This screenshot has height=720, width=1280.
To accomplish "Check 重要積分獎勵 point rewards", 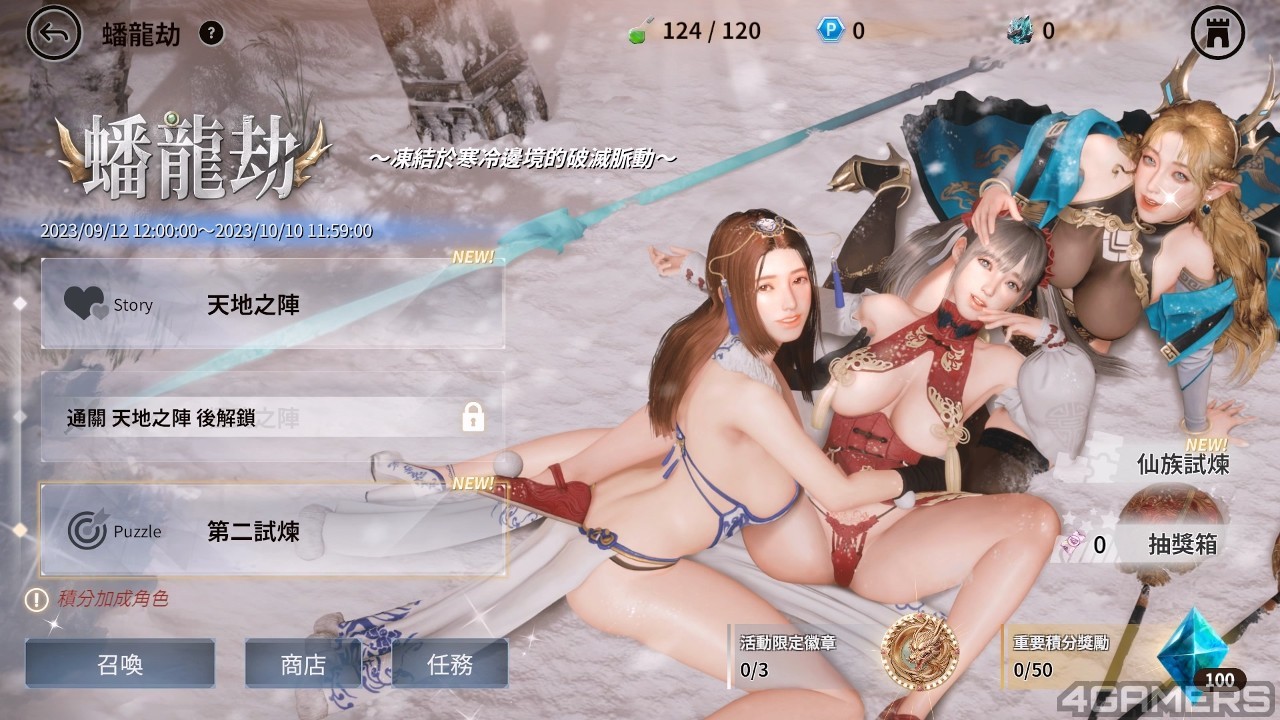I will (1080, 656).
